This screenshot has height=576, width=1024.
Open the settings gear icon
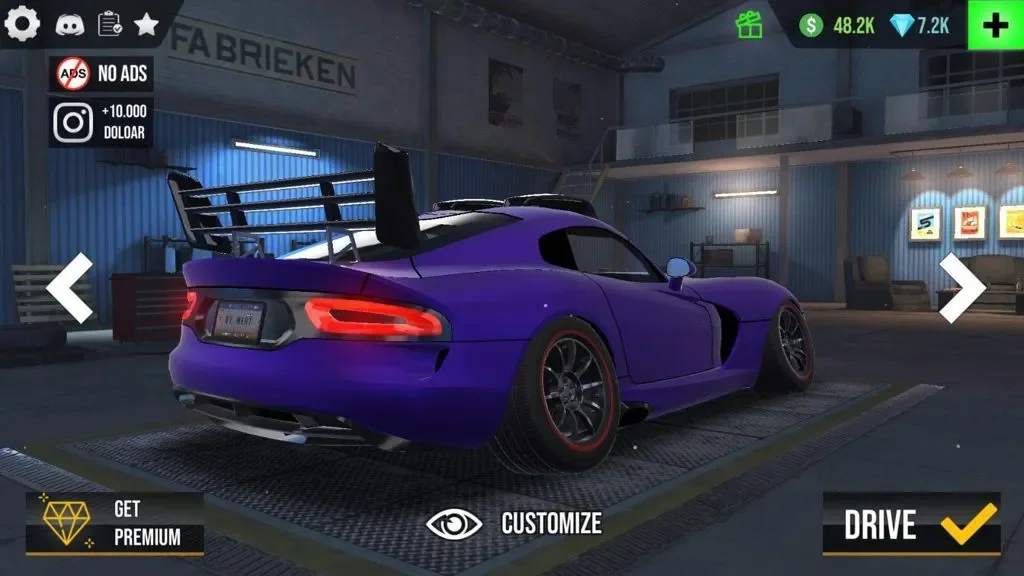click(22, 24)
